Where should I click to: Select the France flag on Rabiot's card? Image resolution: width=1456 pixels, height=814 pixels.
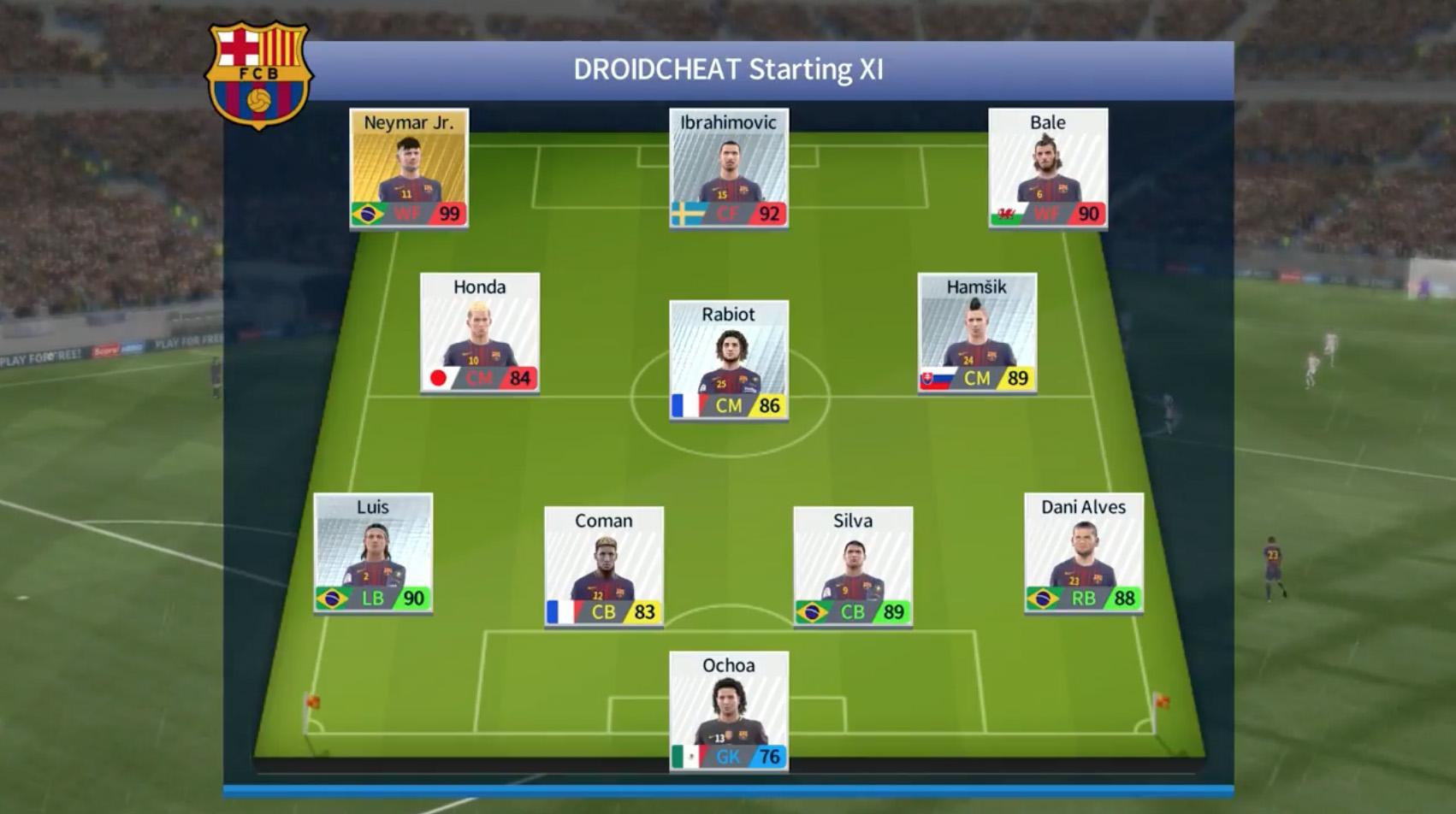[x=685, y=407]
